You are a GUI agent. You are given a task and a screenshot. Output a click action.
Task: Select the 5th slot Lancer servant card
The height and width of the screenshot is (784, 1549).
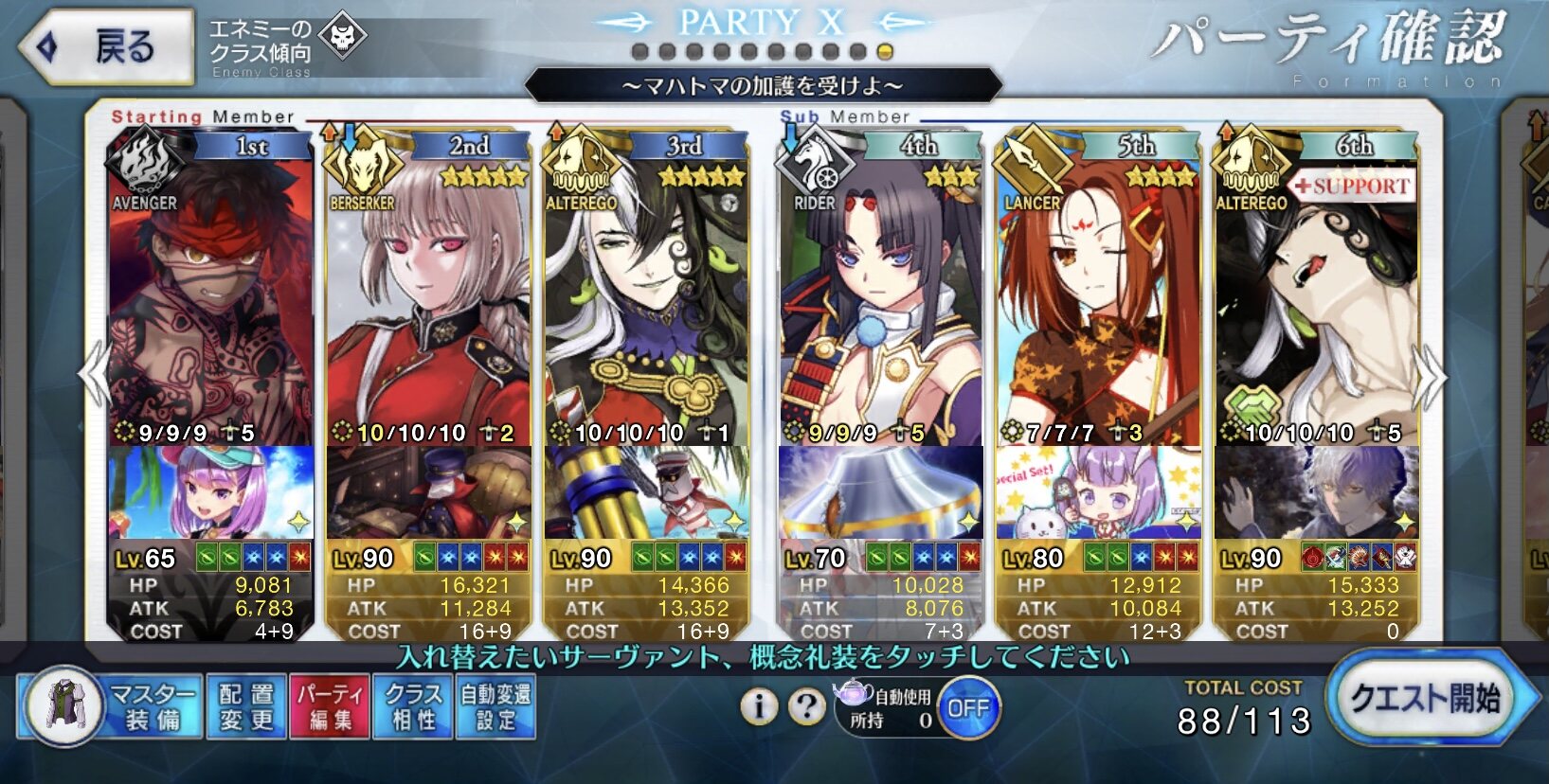1098,294
